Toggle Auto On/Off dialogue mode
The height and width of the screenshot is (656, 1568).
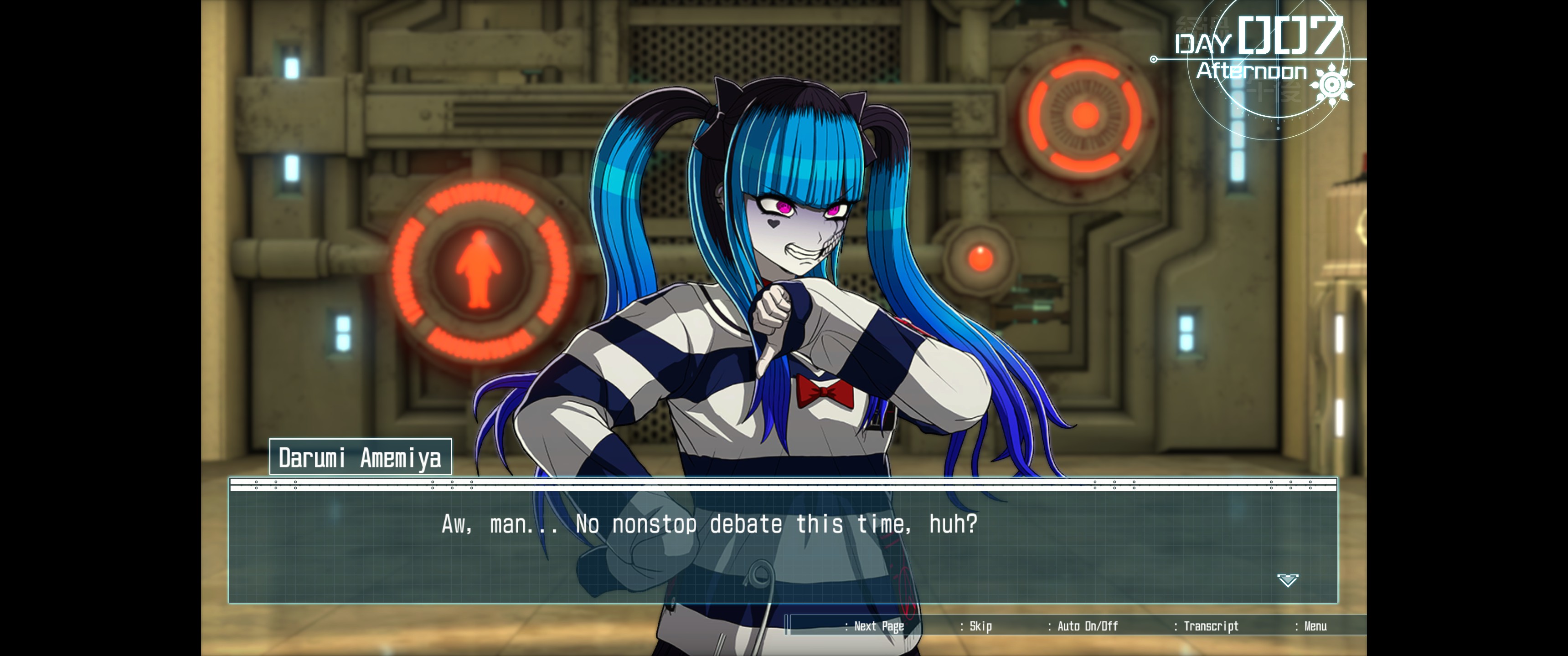coord(1087,626)
